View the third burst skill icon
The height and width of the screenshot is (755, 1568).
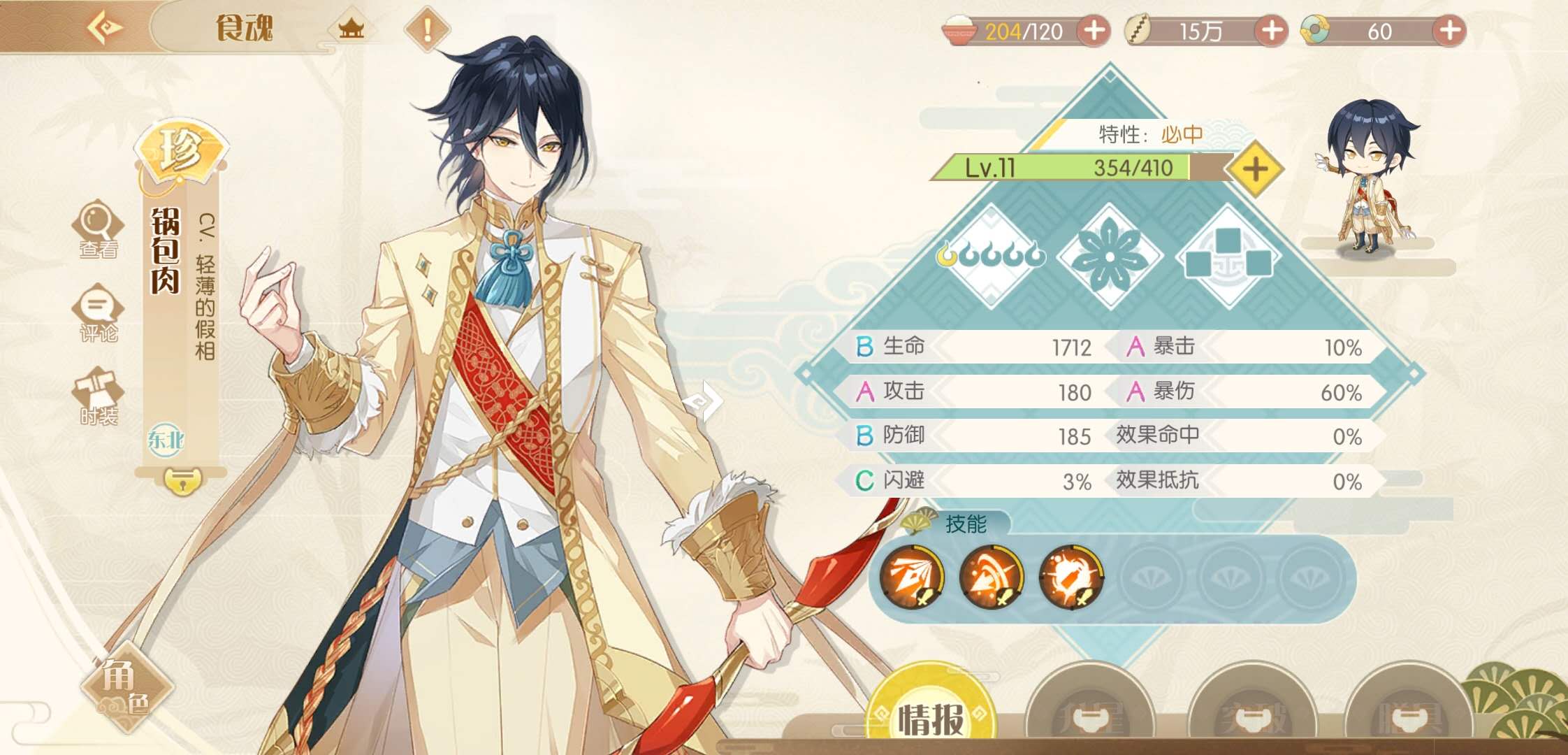point(1071,577)
